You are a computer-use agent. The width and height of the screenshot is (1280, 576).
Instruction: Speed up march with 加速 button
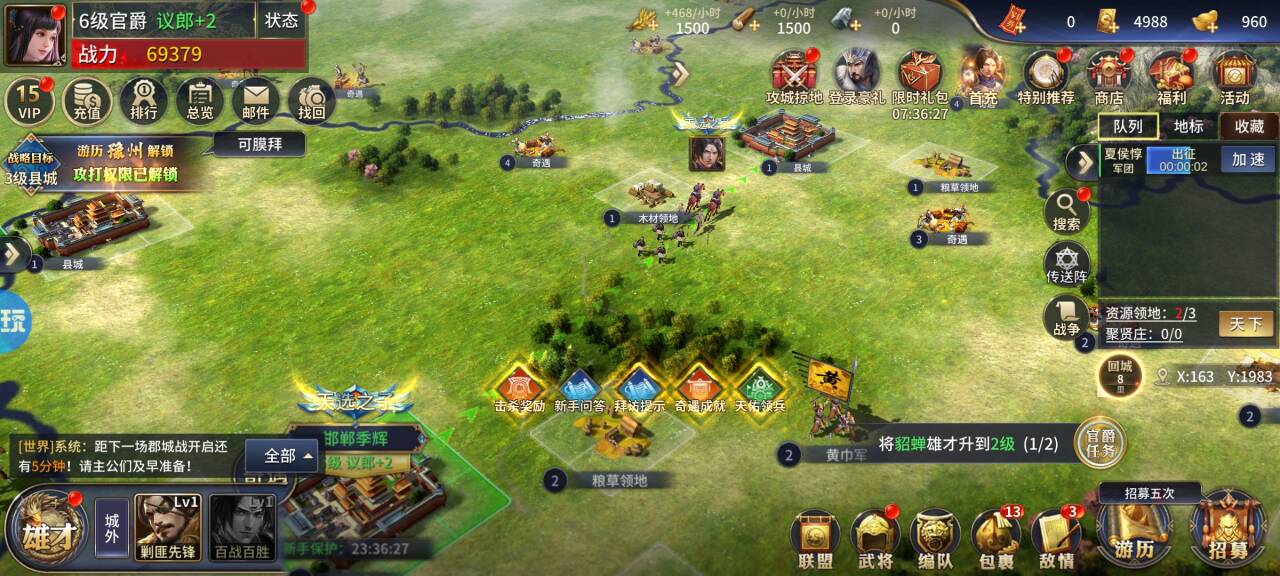tap(1247, 160)
